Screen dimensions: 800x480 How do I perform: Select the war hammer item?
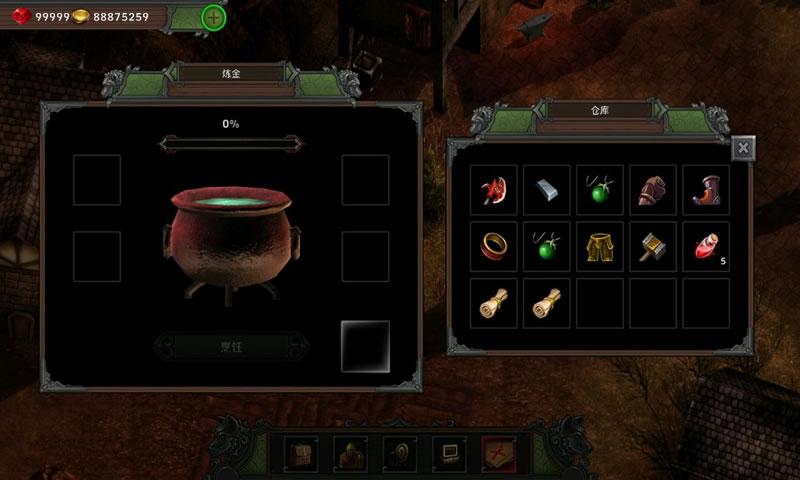654,246
